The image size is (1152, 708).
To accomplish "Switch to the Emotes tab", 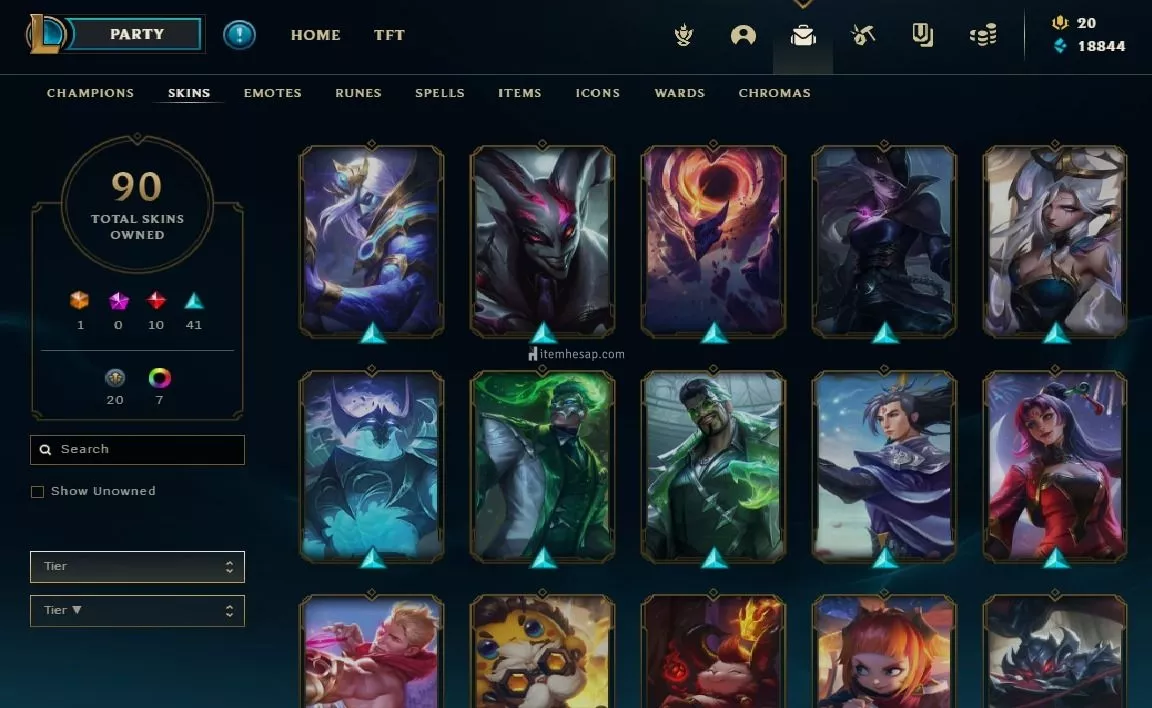I will click(x=272, y=93).
